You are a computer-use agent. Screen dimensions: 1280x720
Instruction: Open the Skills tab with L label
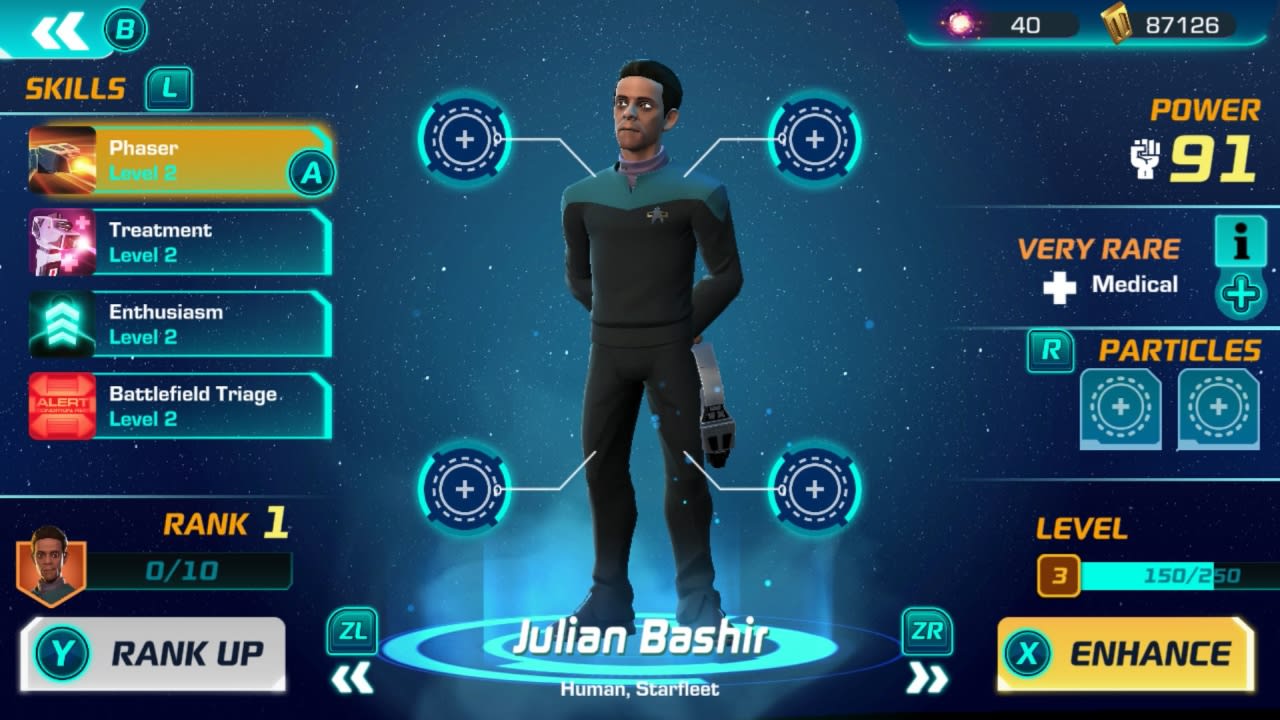(x=168, y=89)
